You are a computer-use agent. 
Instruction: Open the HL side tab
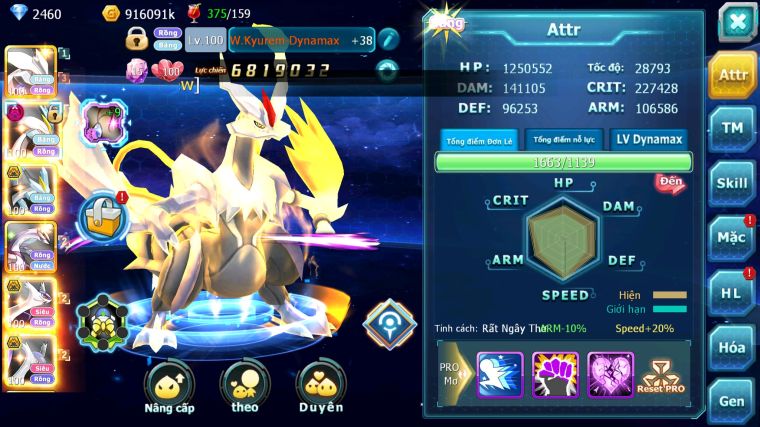pyautogui.click(x=733, y=292)
